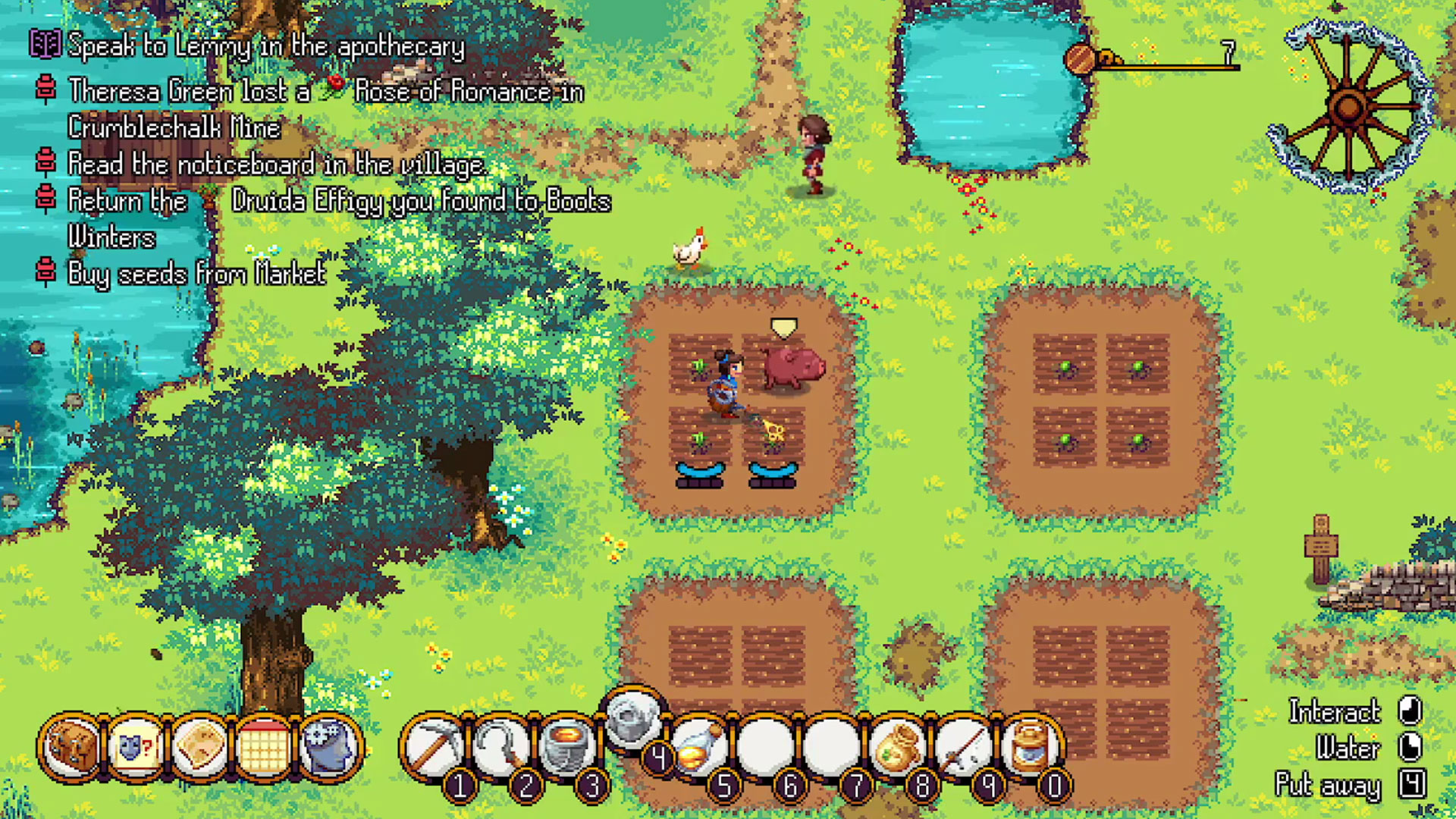This screenshot has height=819, width=1456.
Task: Select the Rose of Romance quest entry
Action: (x=326, y=93)
